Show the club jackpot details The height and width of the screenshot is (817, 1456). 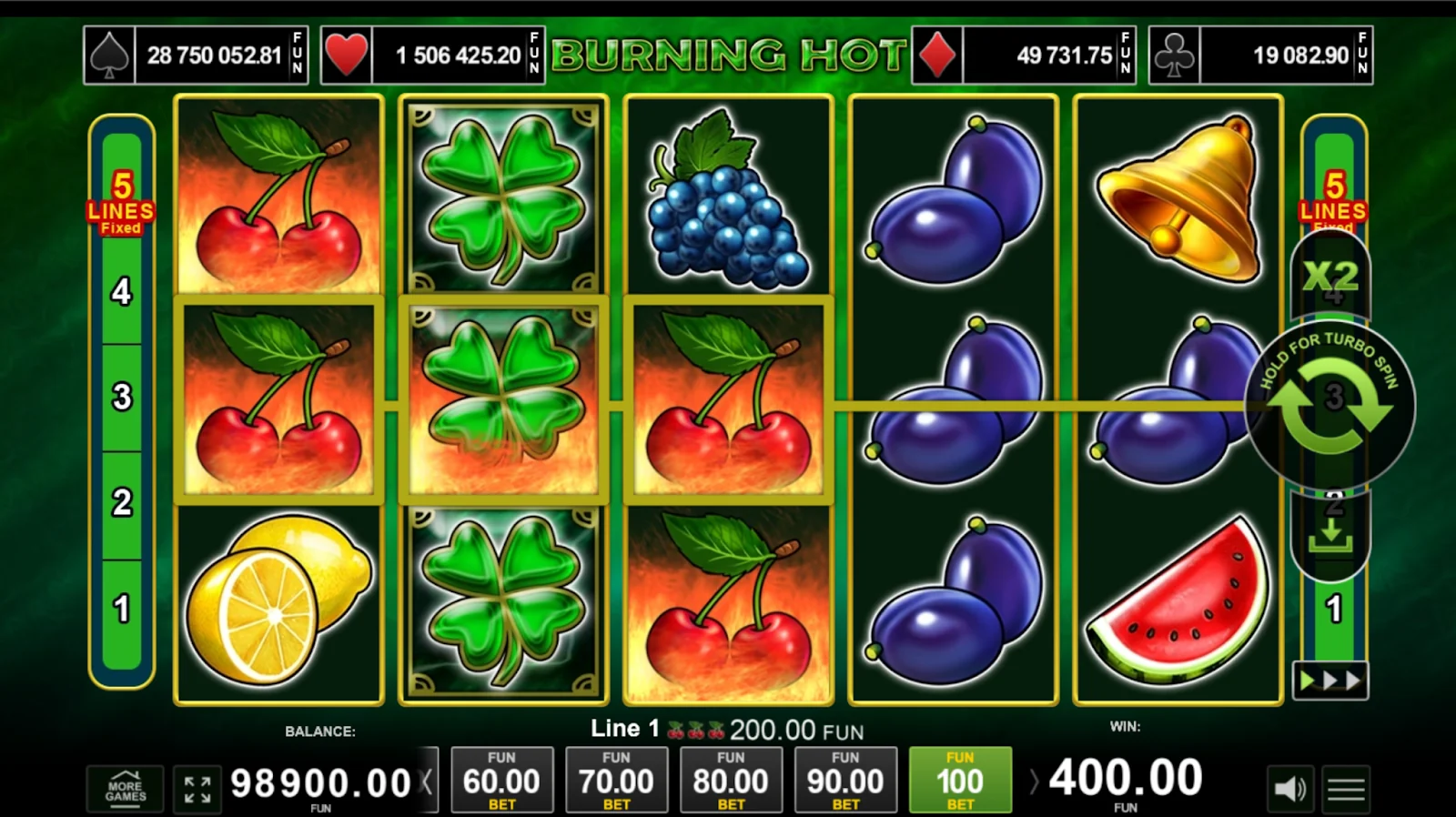point(1260,55)
